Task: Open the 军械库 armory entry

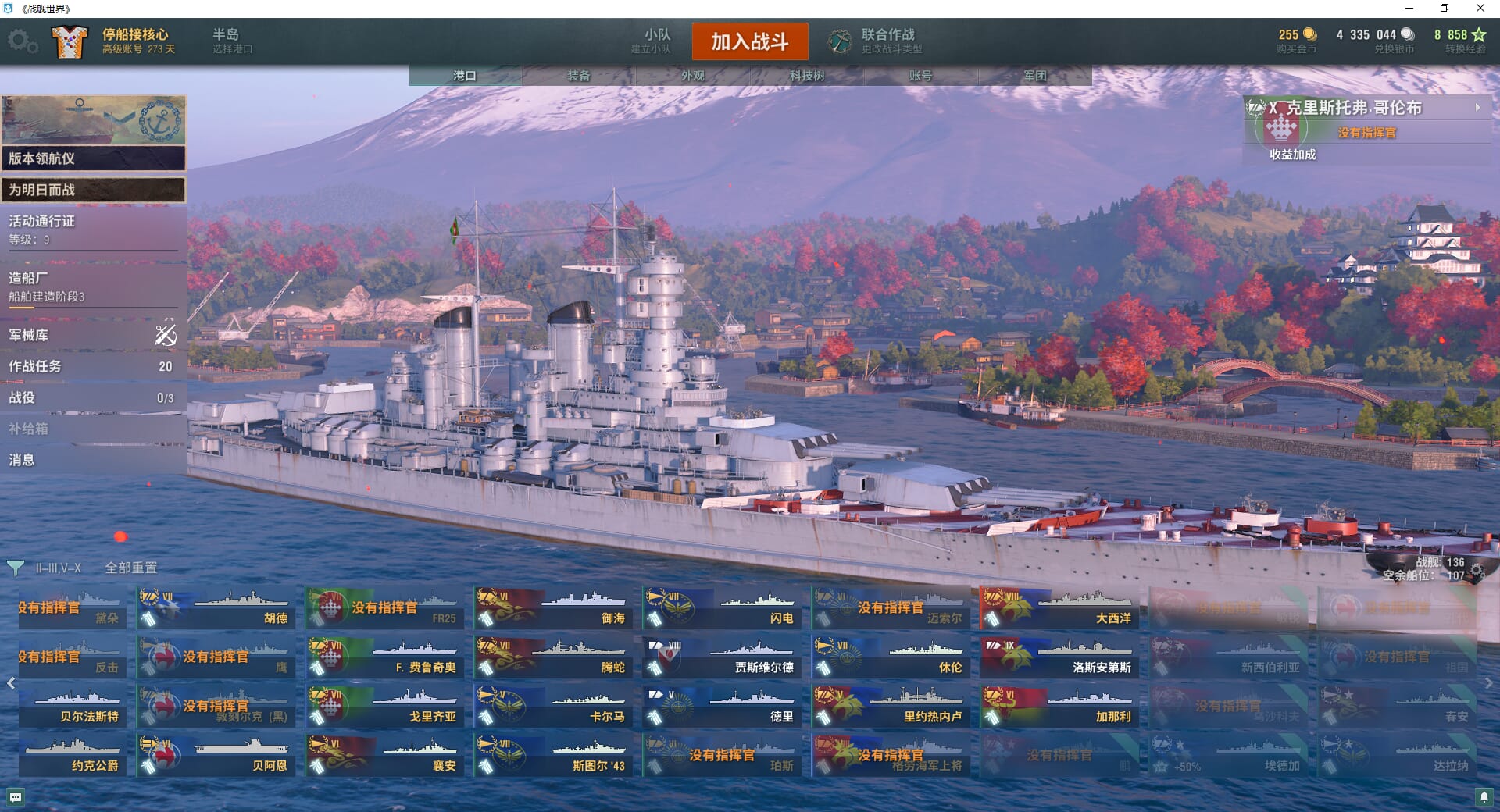Action: tap(92, 335)
